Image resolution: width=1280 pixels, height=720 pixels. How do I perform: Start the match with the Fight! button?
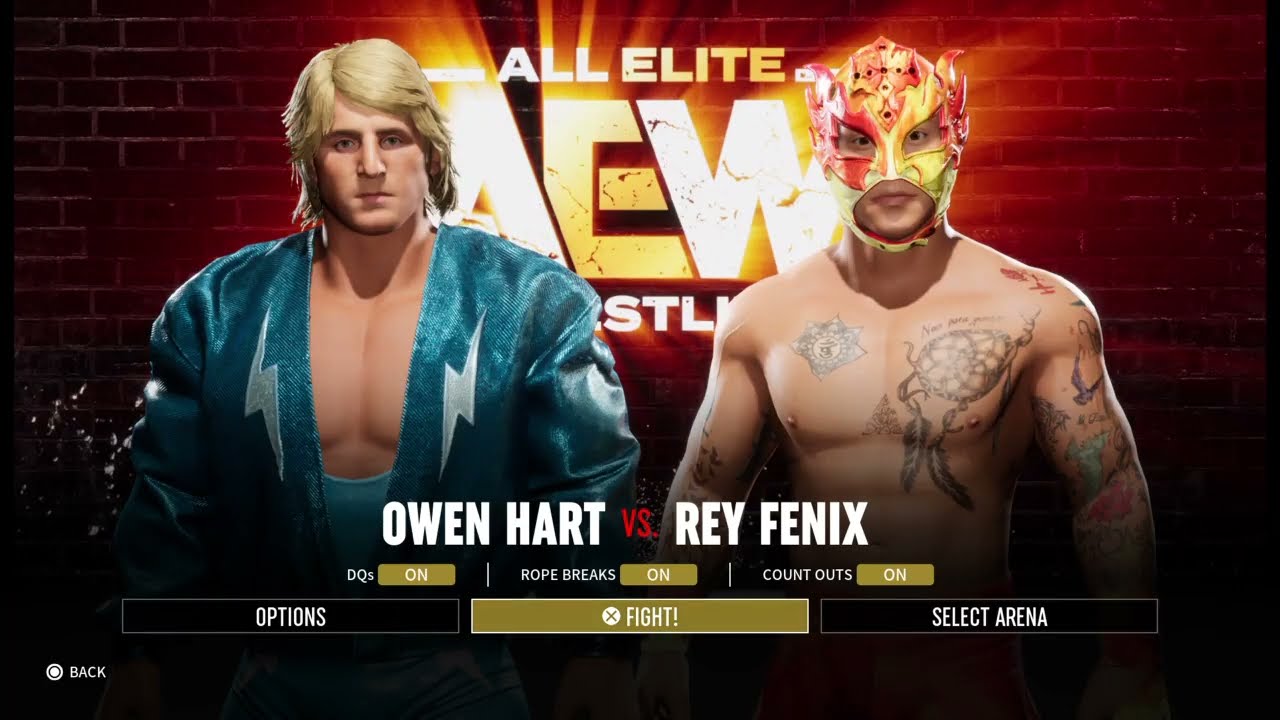(639, 616)
